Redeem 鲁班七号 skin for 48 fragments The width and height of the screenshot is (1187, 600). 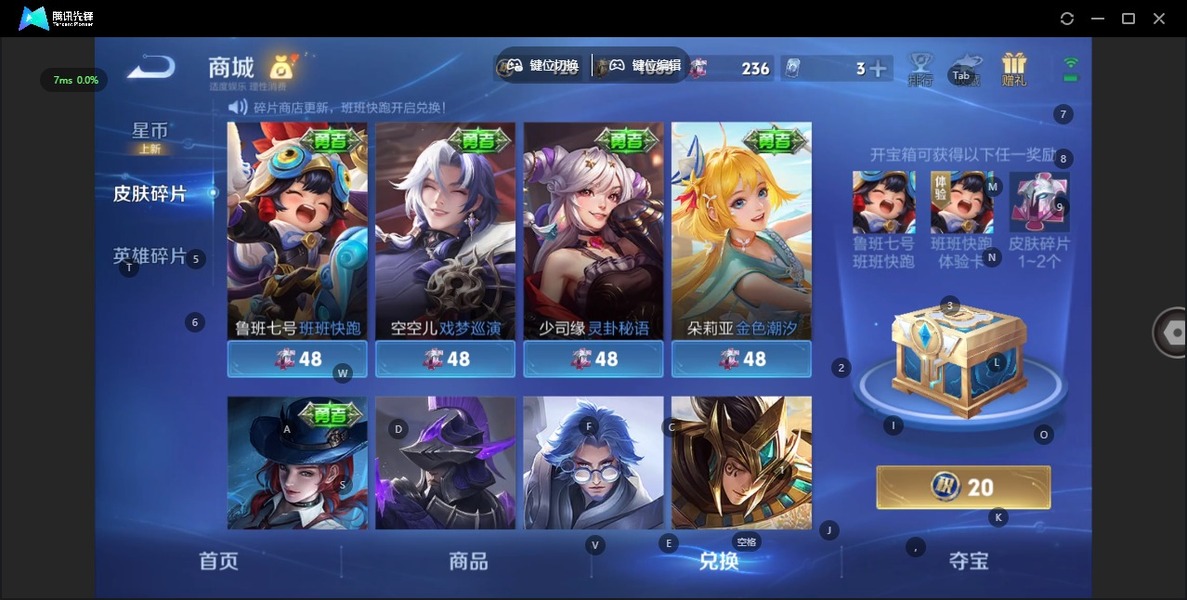(x=297, y=359)
